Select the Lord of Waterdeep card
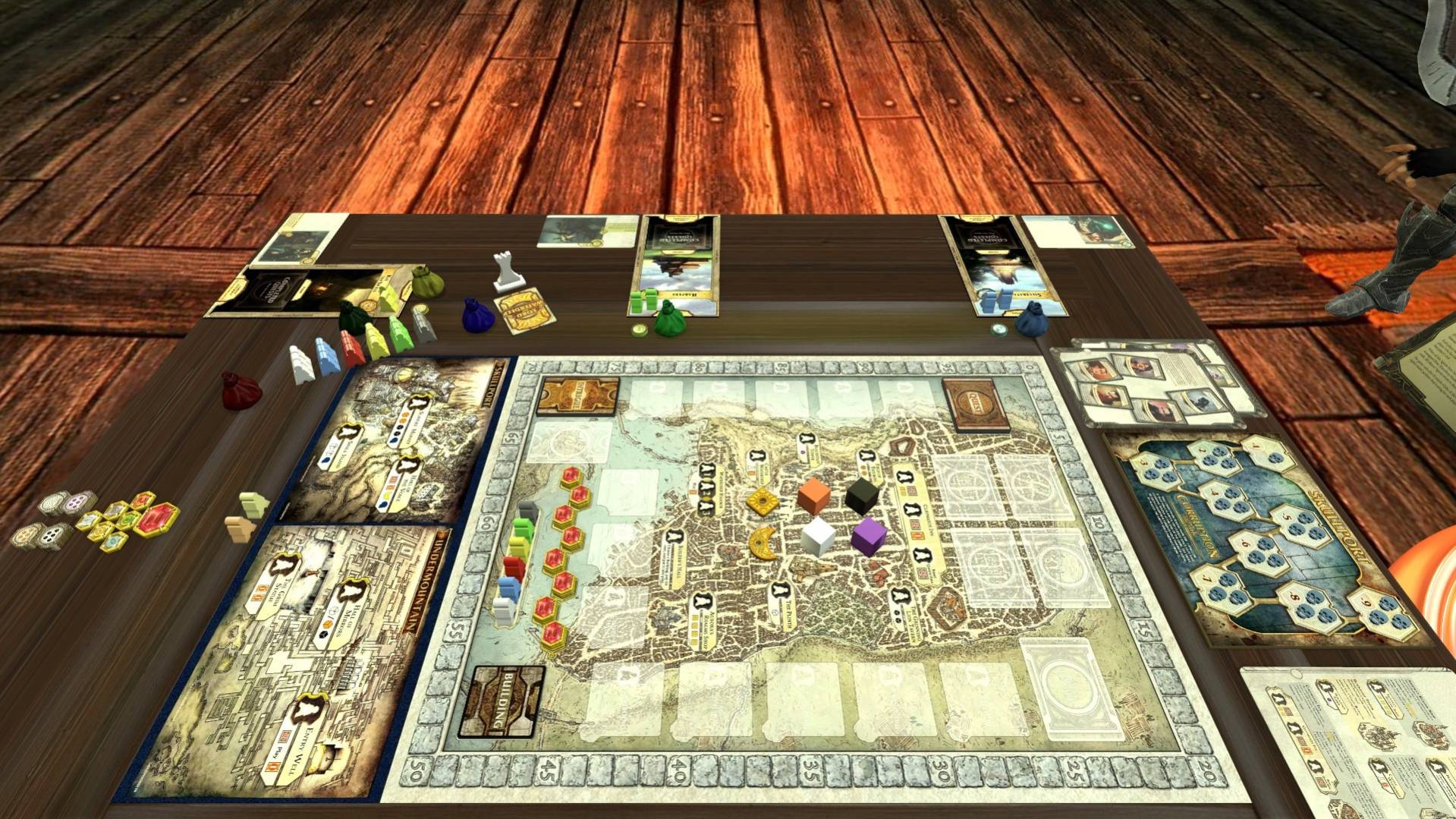 coord(522,311)
